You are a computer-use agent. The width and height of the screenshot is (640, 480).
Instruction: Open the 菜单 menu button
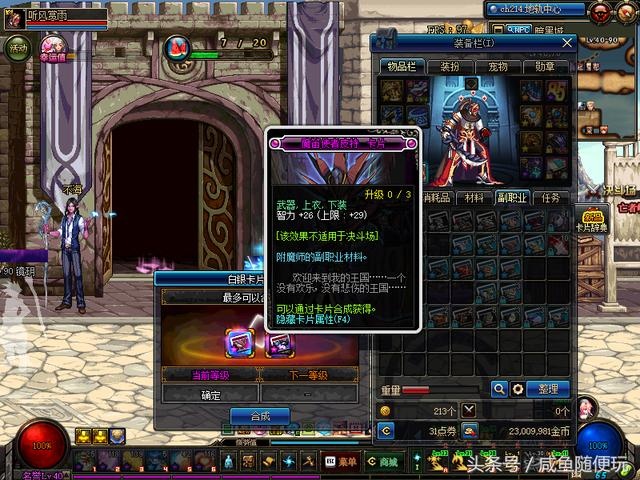click(x=341, y=461)
